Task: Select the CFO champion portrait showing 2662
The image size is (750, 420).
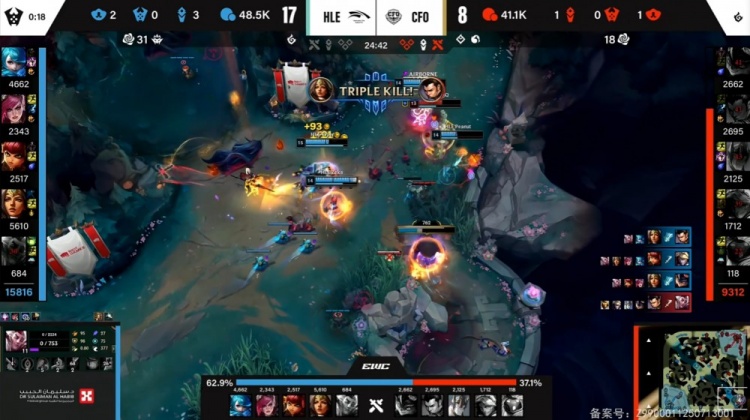Action: (x=731, y=62)
